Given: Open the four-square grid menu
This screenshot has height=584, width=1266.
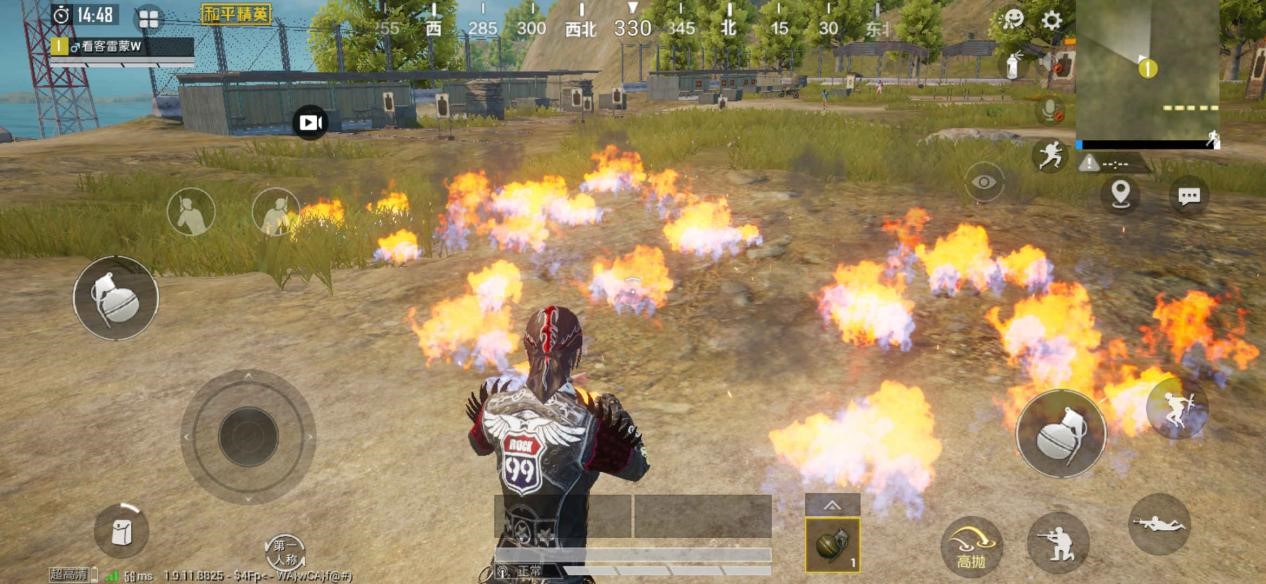Looking at the screenshot, I should (149, 18).
